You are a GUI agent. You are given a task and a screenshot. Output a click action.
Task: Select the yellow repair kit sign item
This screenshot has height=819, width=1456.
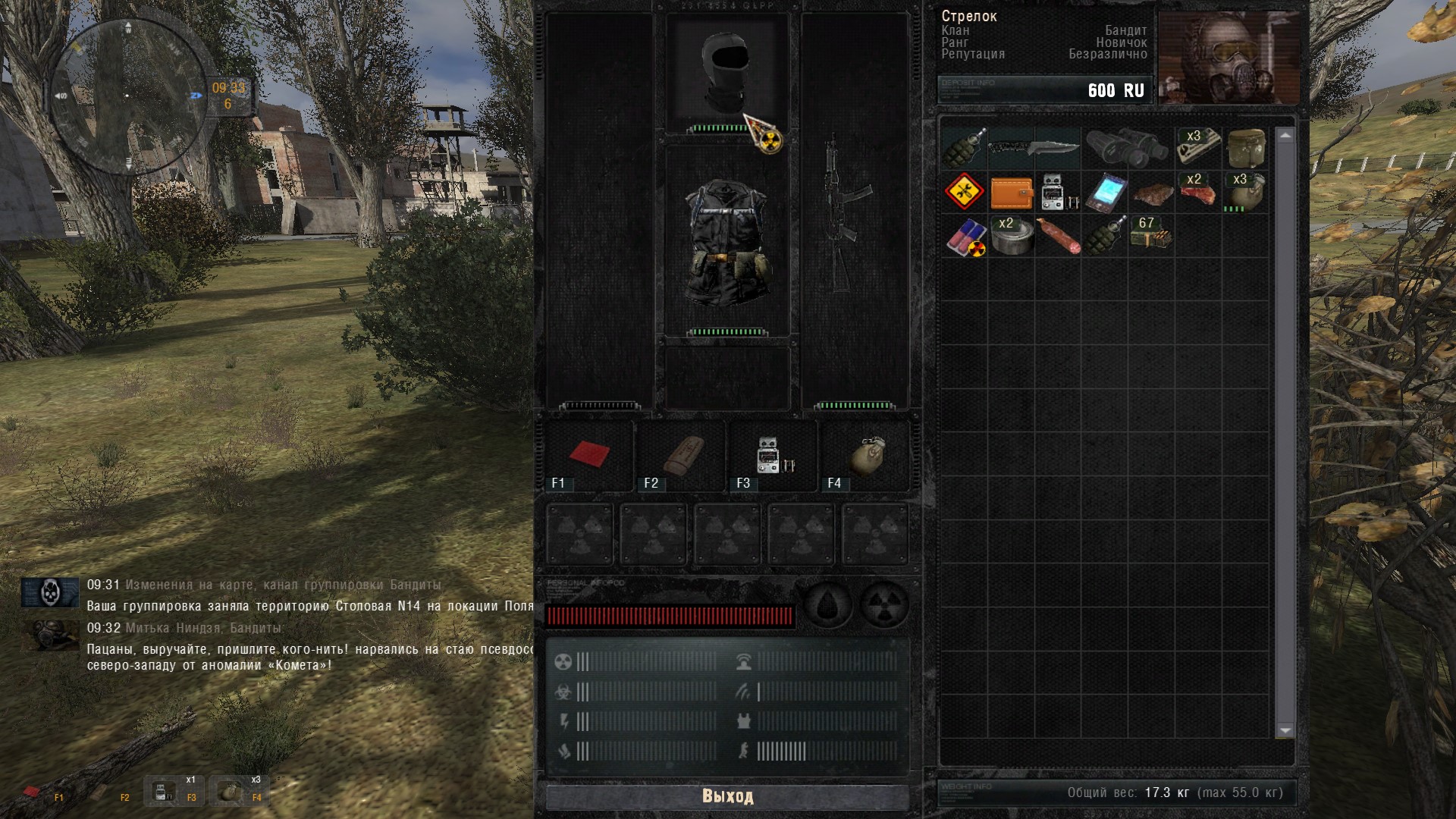pos(965,192)
